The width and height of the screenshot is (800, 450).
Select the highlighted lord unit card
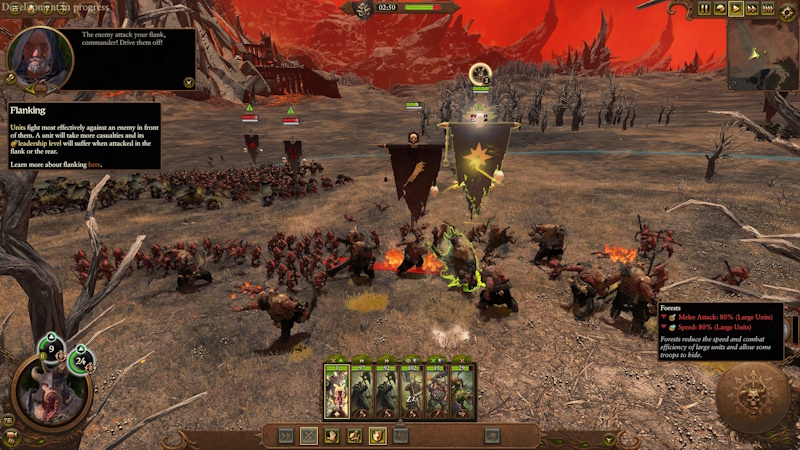click(336, 391)
